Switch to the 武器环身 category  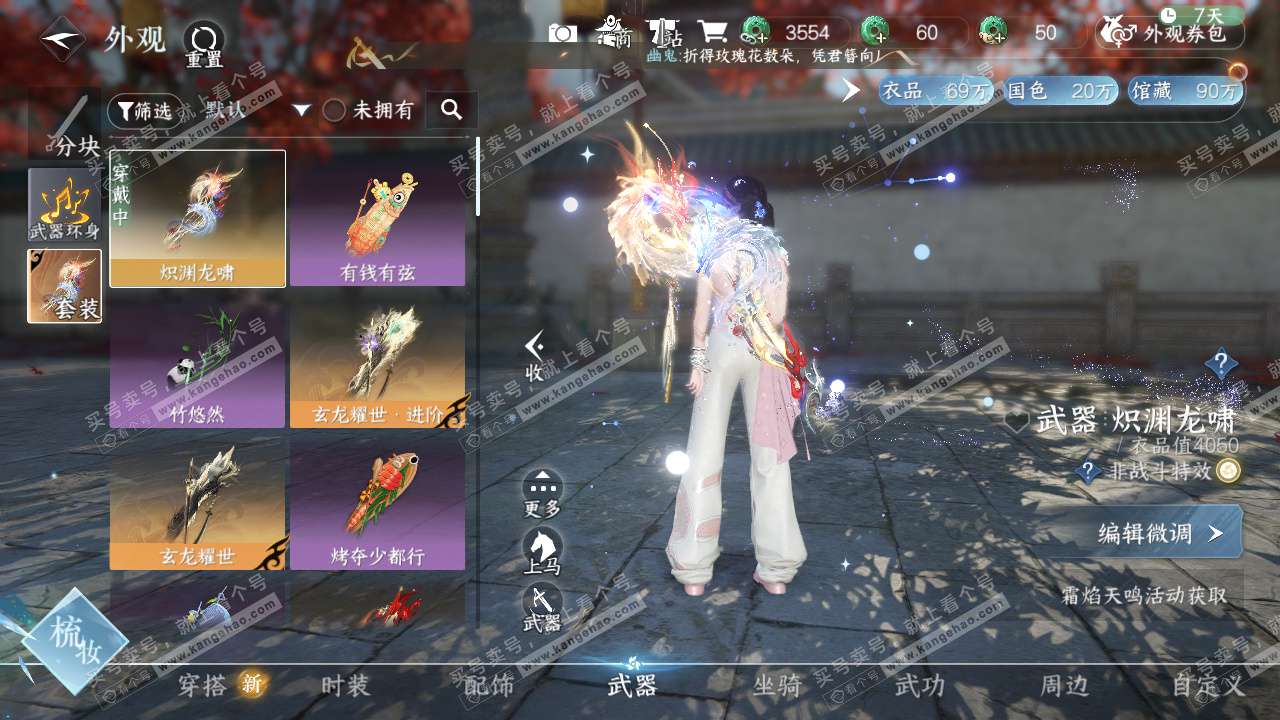(x=64, y=204)
